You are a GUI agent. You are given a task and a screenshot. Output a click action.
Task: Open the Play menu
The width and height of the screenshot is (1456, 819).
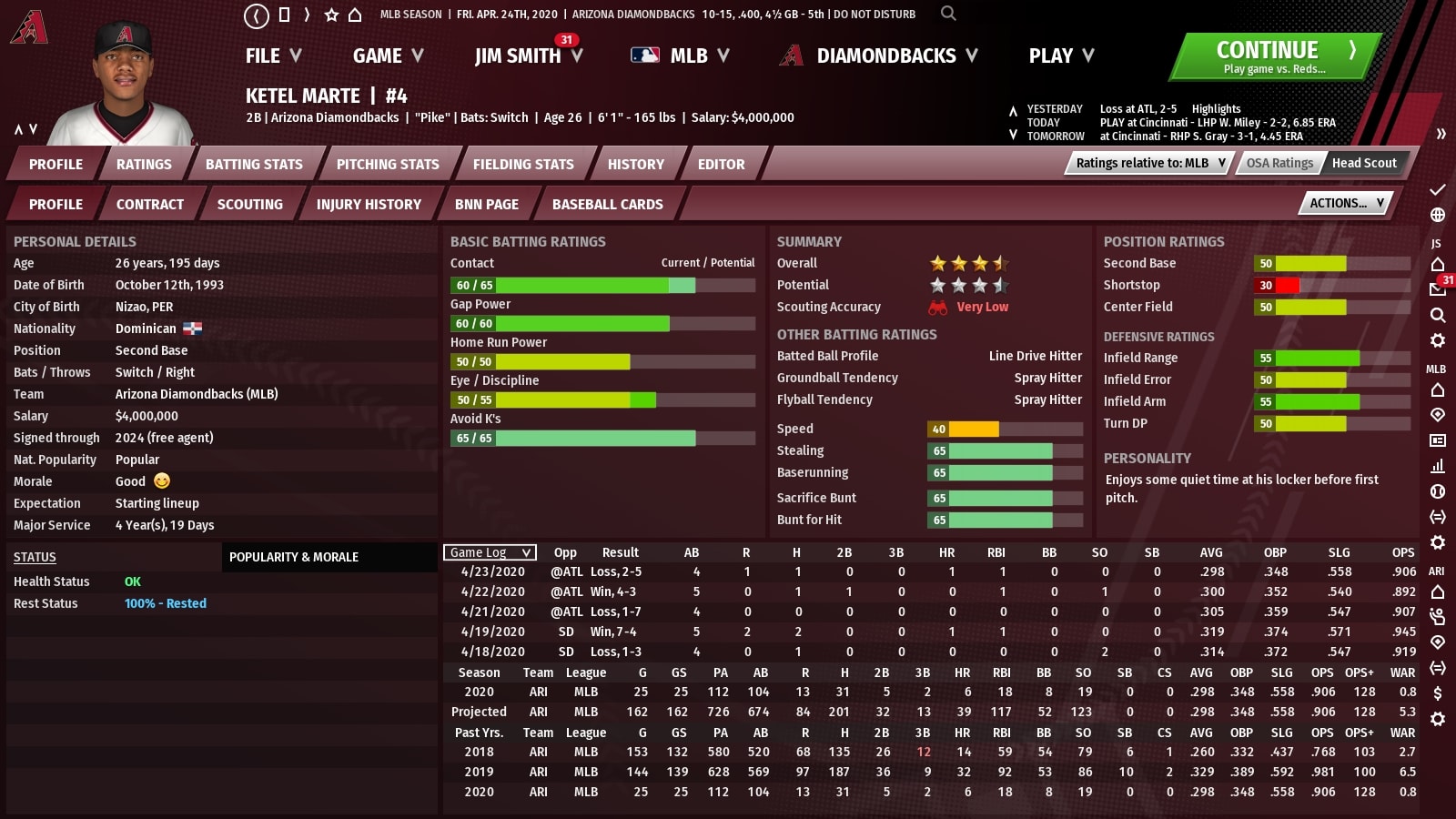(1061, 56)
